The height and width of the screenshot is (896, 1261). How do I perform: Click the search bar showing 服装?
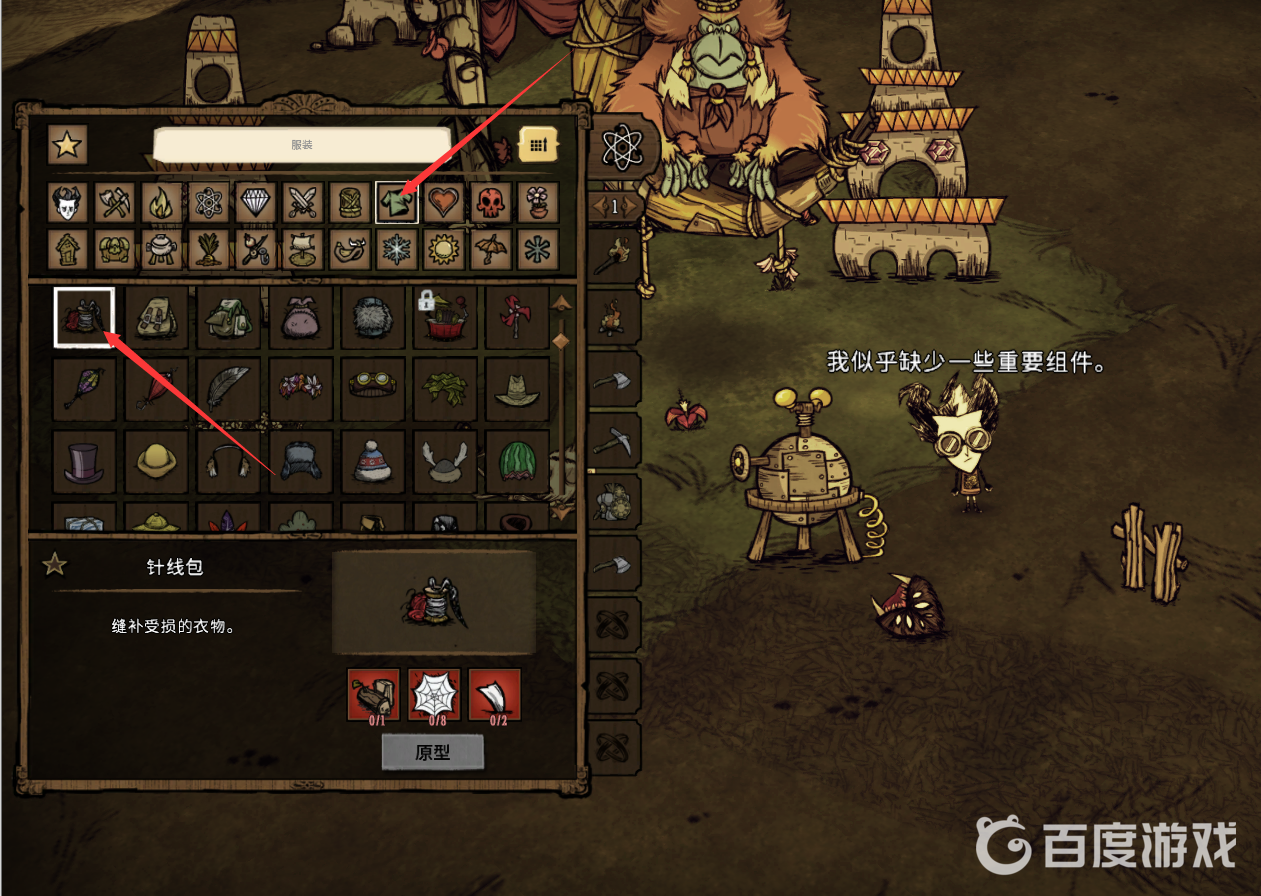[302, 145]
